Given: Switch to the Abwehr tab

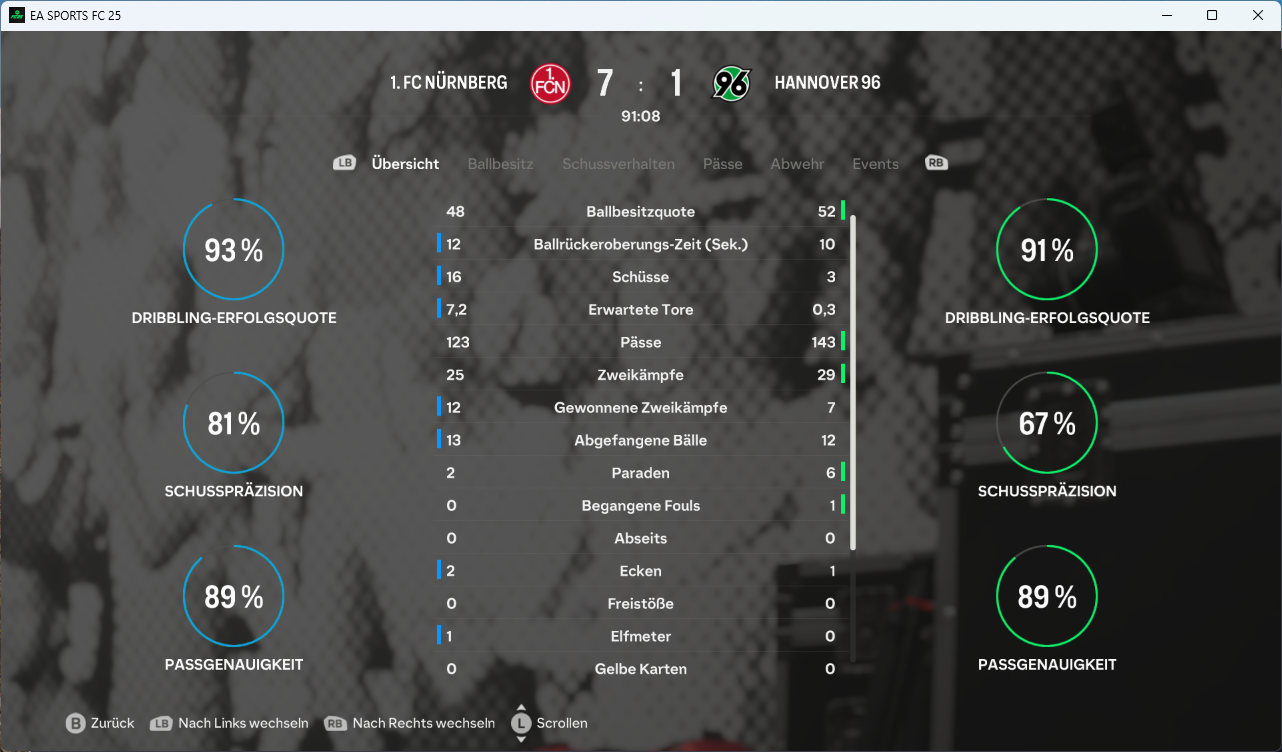Looking at the screenshot, I should point(797,164).
